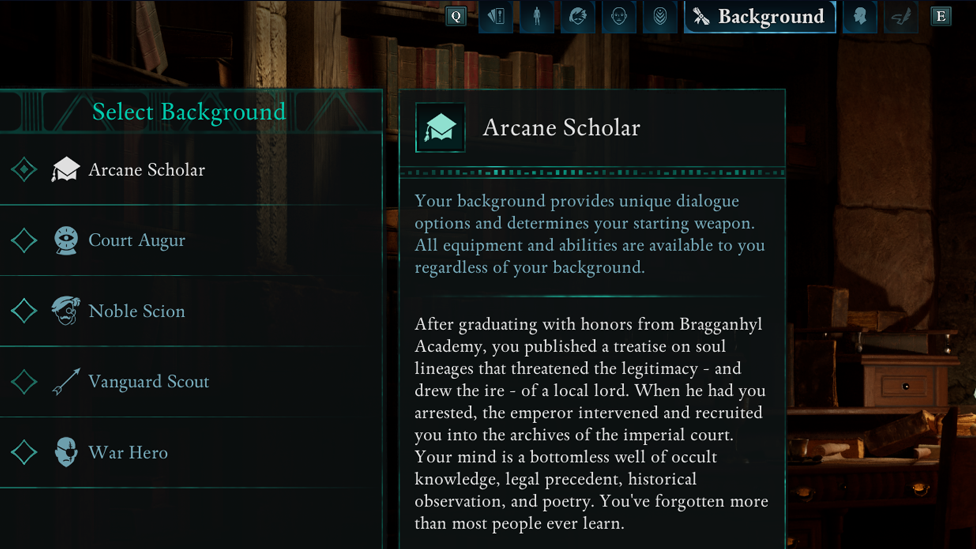Select the Vanguard Scout background
This screenshot has height=549, width=976.
tap(148, 382)
